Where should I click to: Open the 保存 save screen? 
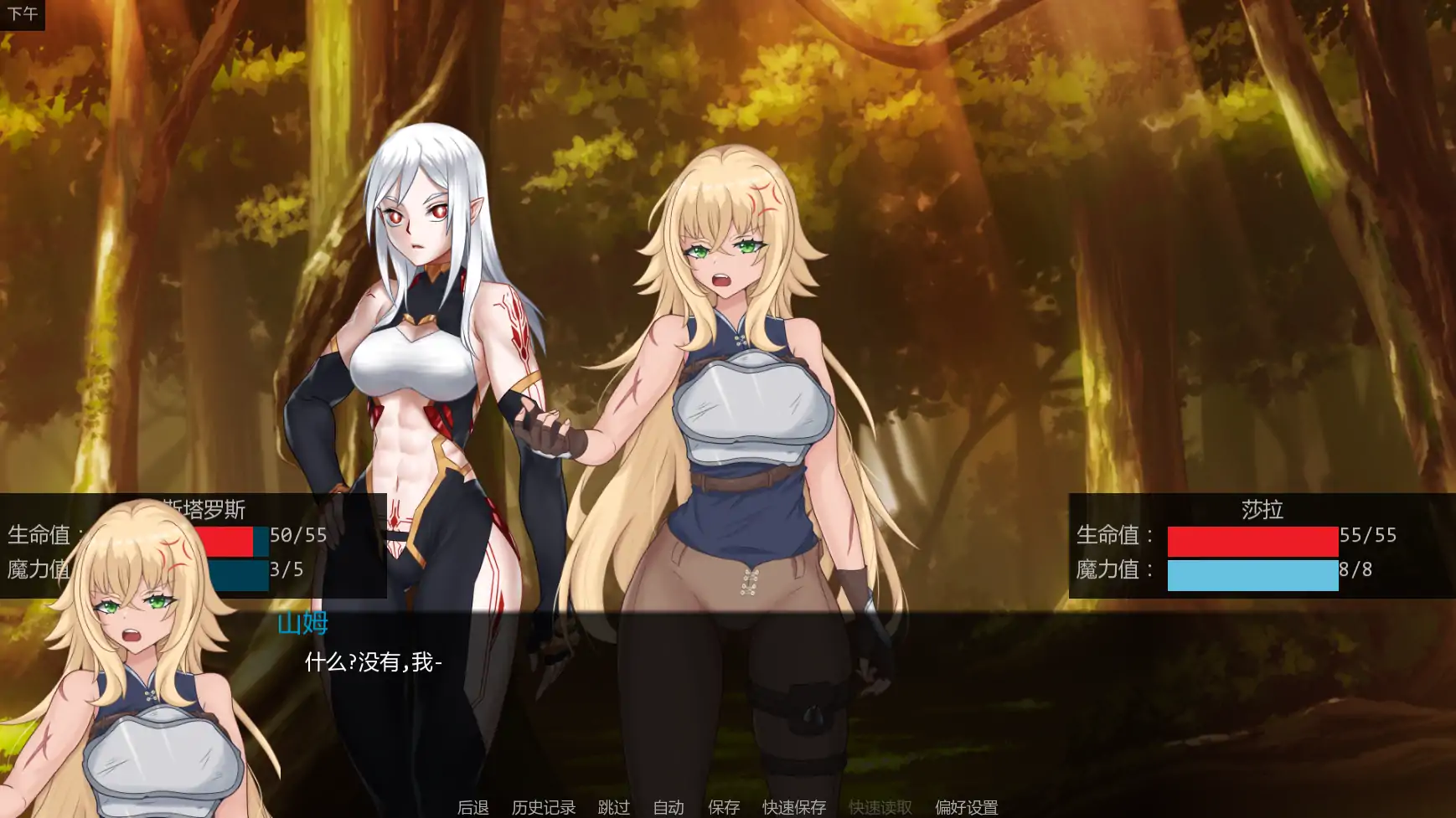(724, 807)
